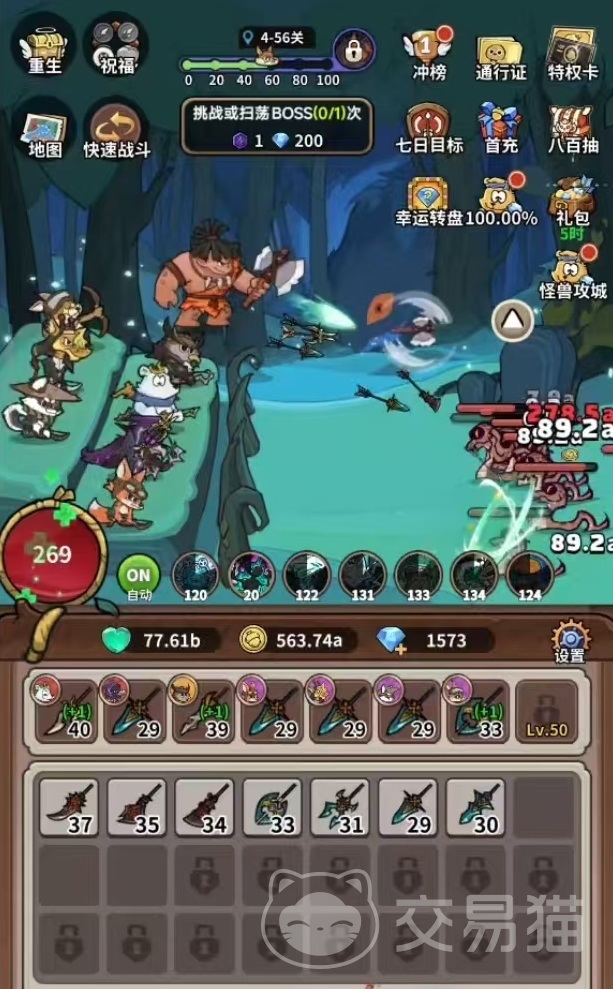
Task: Open the 礼包 gift pack
Action: pyautogui.click(x=573, y=198)
